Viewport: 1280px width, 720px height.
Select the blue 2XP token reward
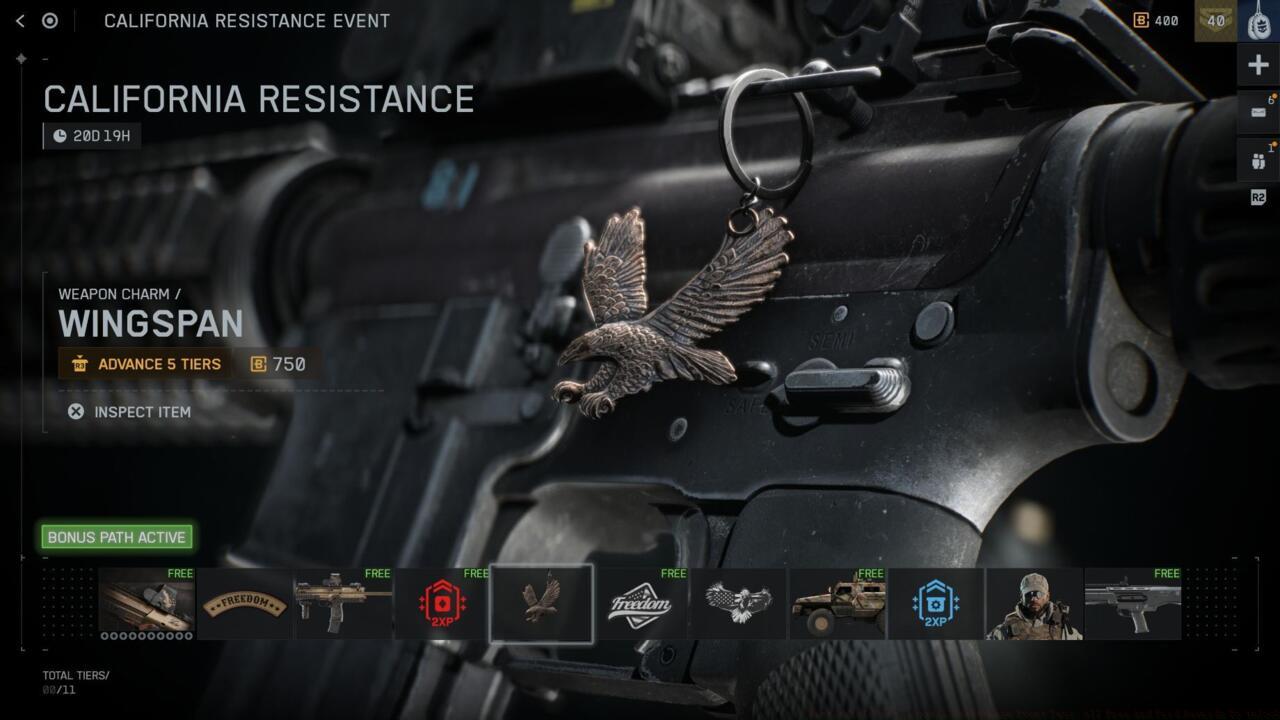click(935, 604)
